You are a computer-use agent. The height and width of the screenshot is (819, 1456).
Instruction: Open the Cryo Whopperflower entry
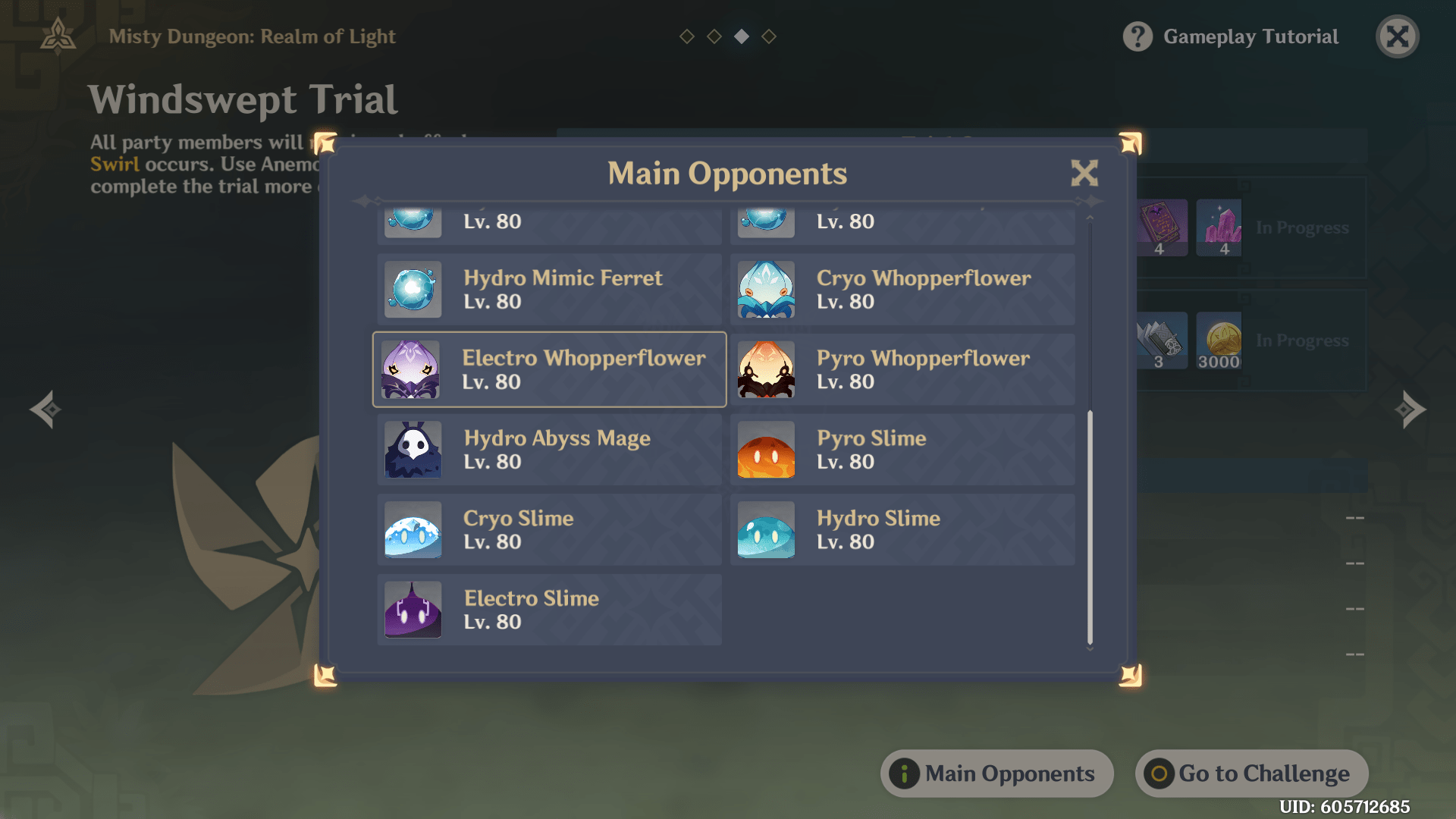click(765, 289)
